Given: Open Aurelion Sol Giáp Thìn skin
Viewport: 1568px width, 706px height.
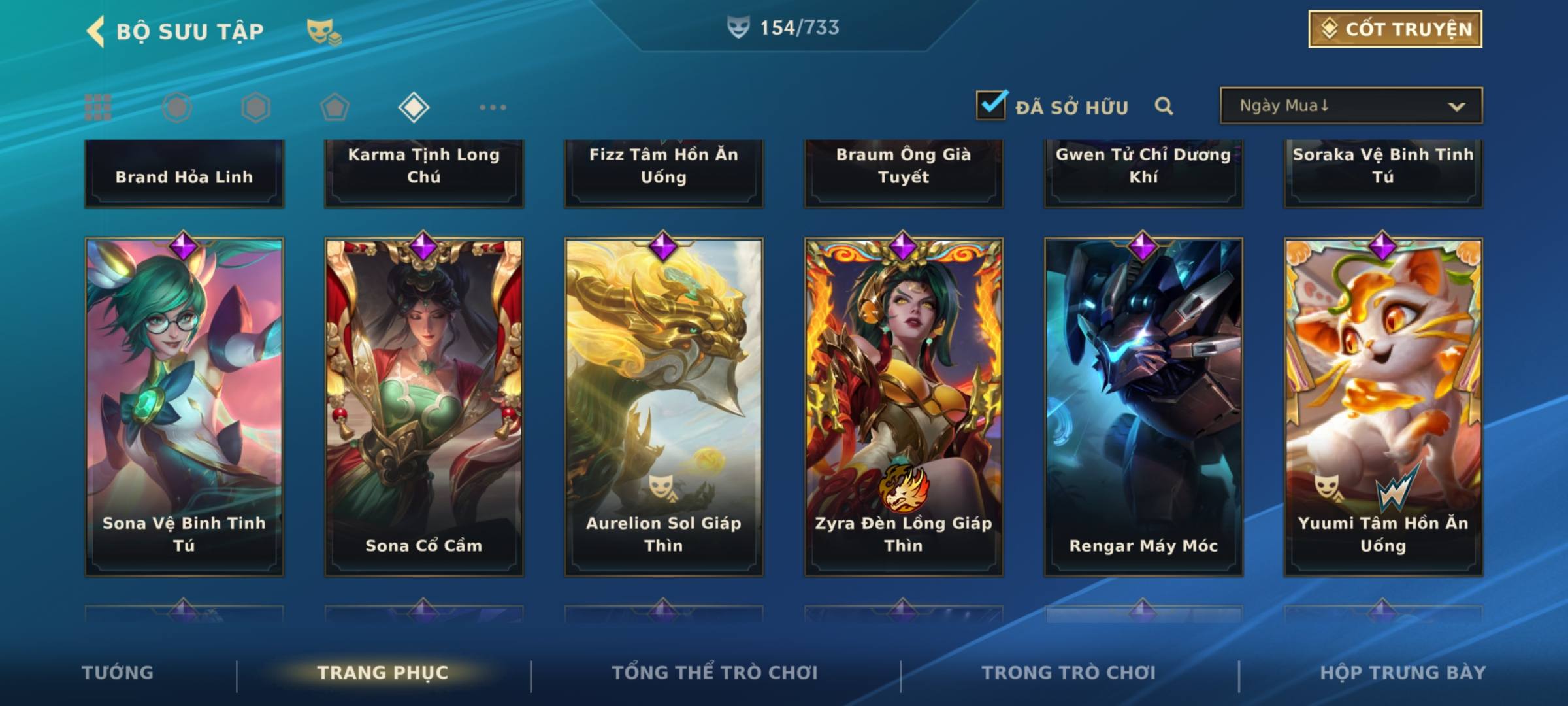Looking at the screenshot, I should click(664, 406).
